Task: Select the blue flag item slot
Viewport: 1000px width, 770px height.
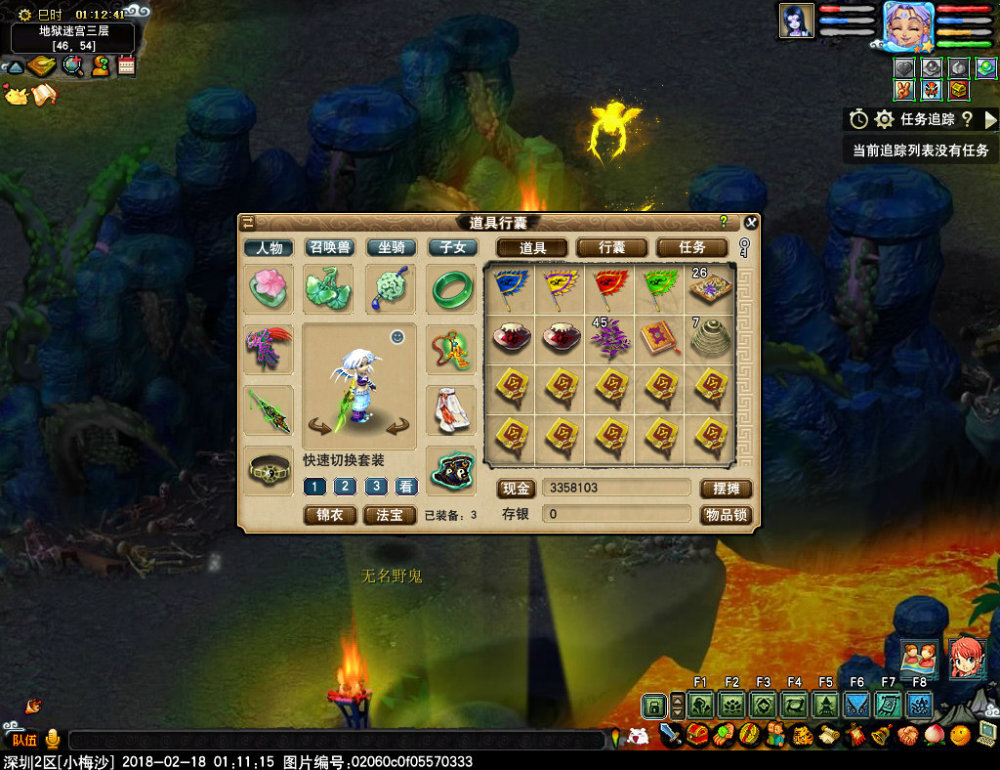Action: pyautogui.click(x=511, y=288)
